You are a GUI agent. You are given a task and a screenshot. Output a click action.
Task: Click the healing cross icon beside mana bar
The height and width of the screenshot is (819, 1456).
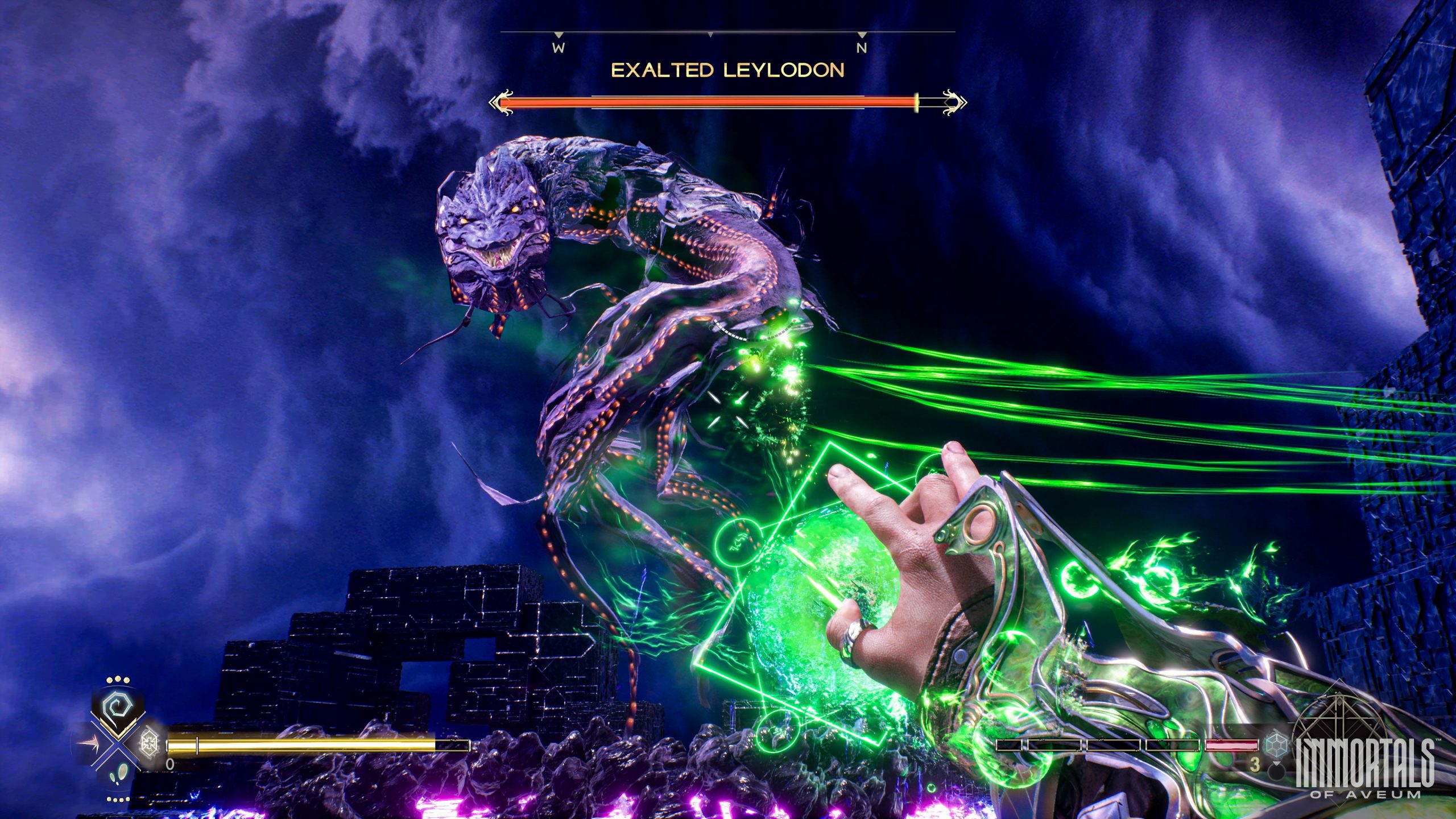[x=149, y=744]
